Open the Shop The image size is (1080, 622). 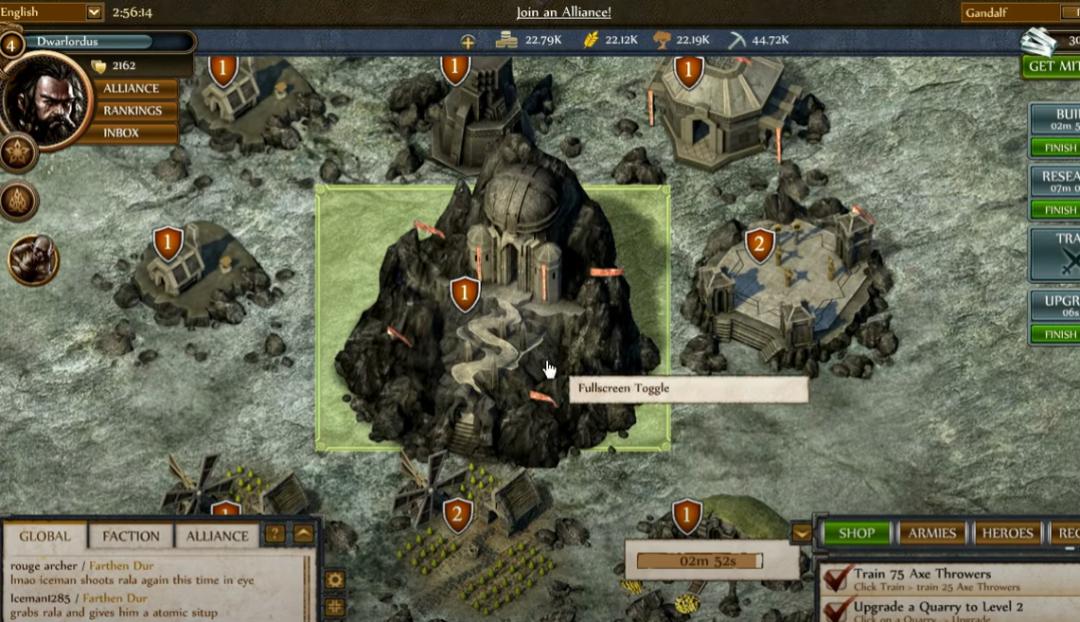click(856, 533)
